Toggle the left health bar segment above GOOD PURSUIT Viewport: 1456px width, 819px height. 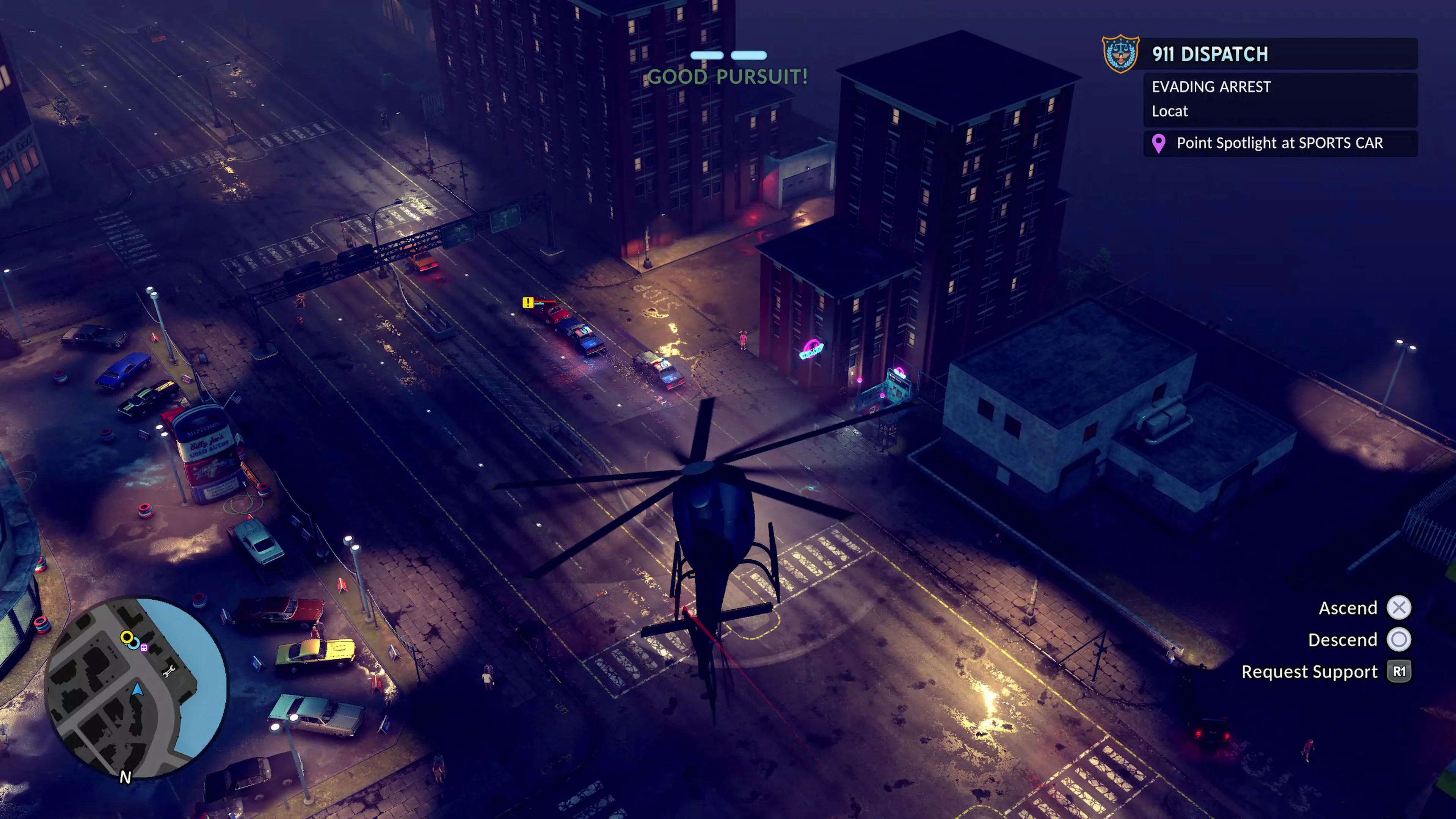point(708,55)
